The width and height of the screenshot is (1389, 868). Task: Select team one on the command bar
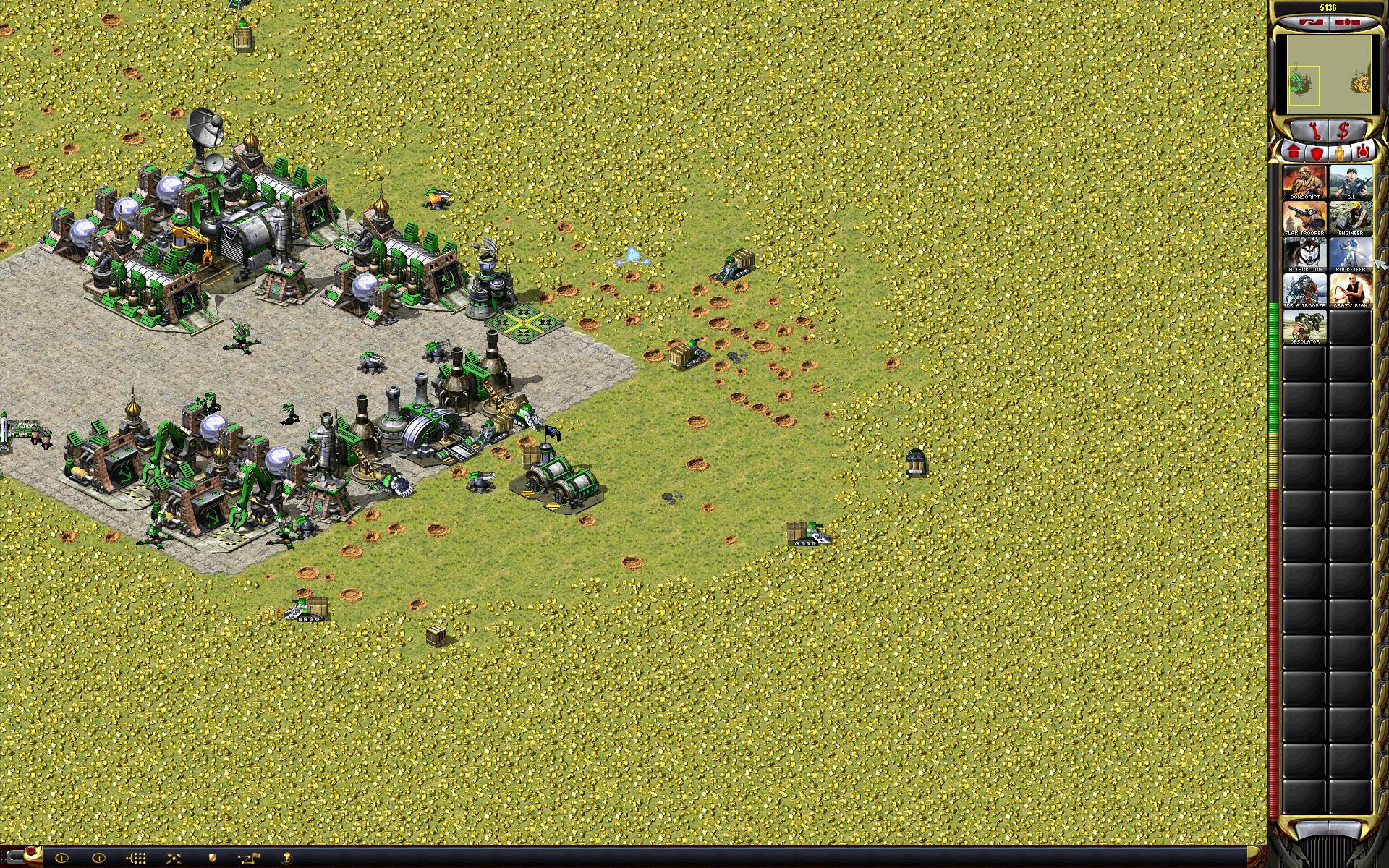tap(61, 858)
